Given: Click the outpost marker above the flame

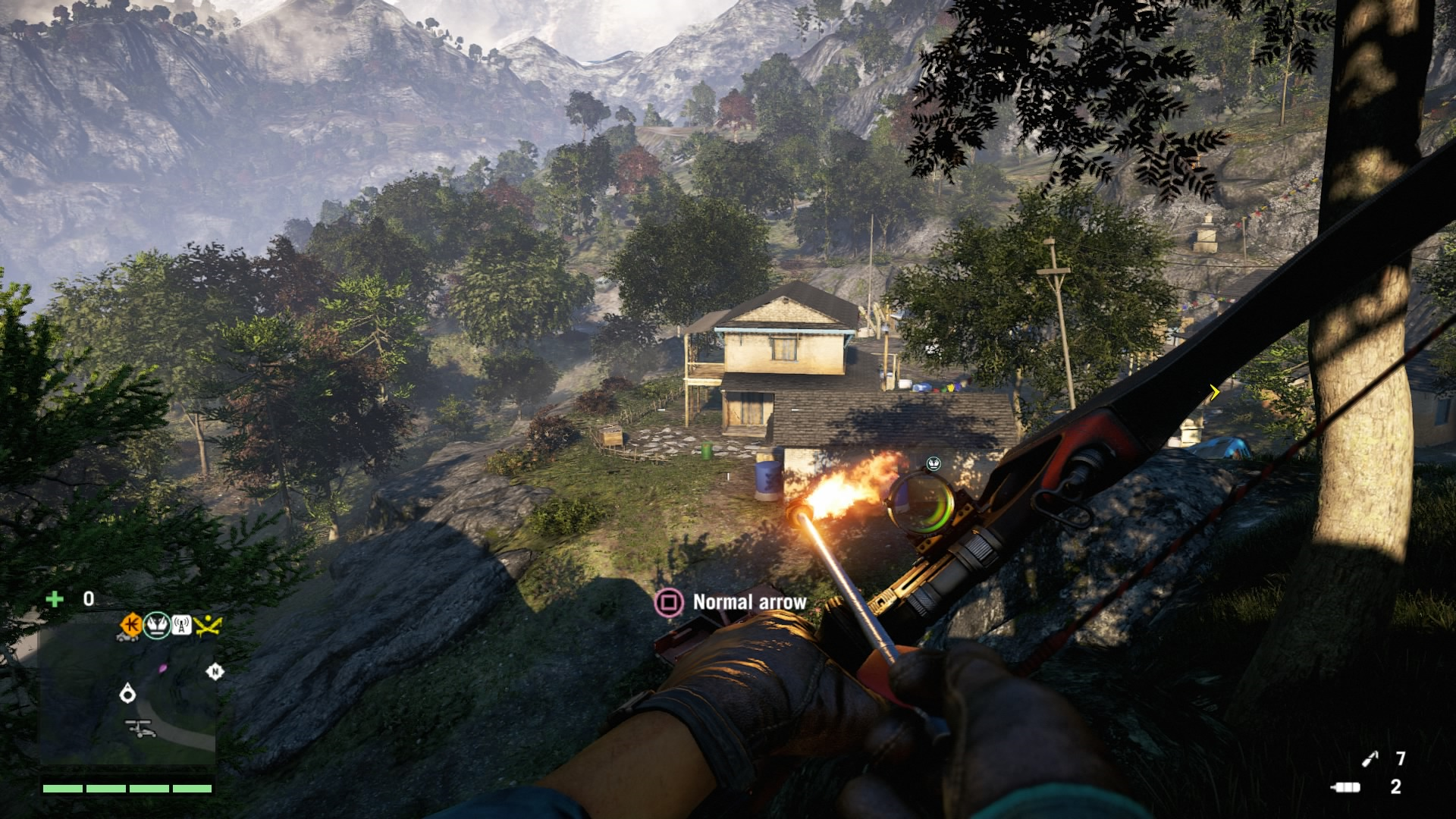Looking at the screenshot, I should [934, 463].
